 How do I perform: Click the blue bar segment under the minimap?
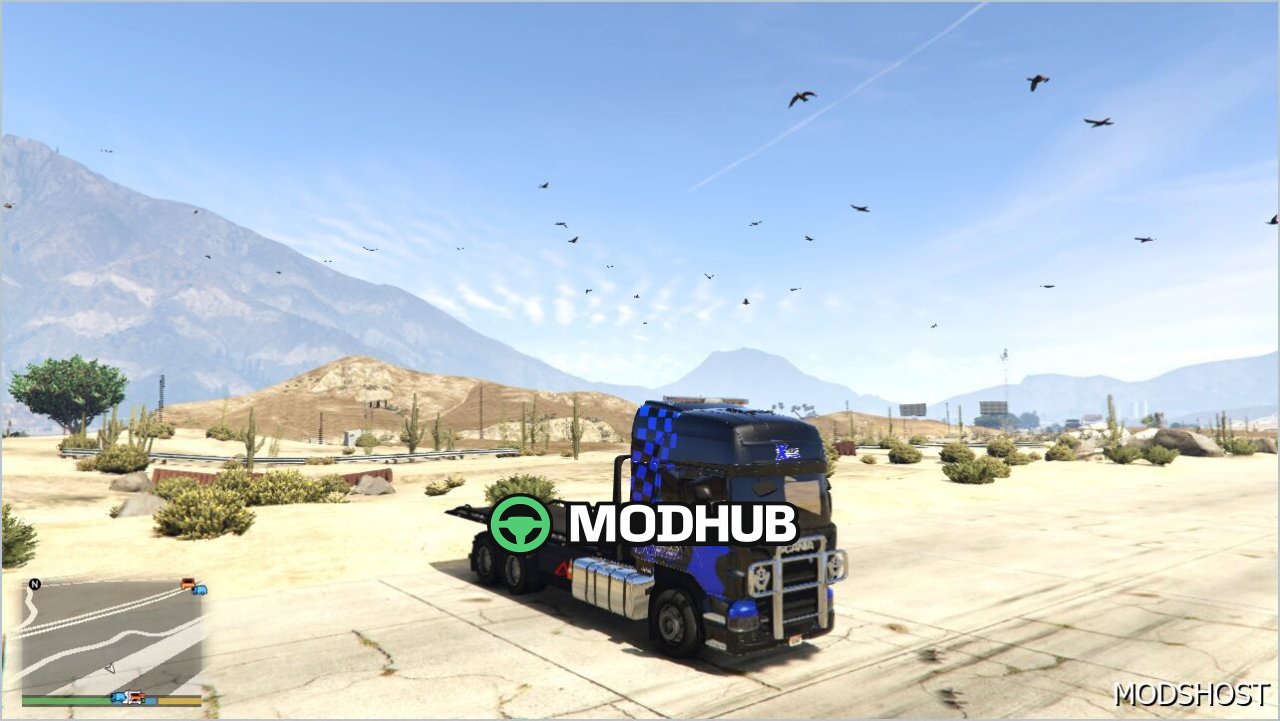click(151, 699)
